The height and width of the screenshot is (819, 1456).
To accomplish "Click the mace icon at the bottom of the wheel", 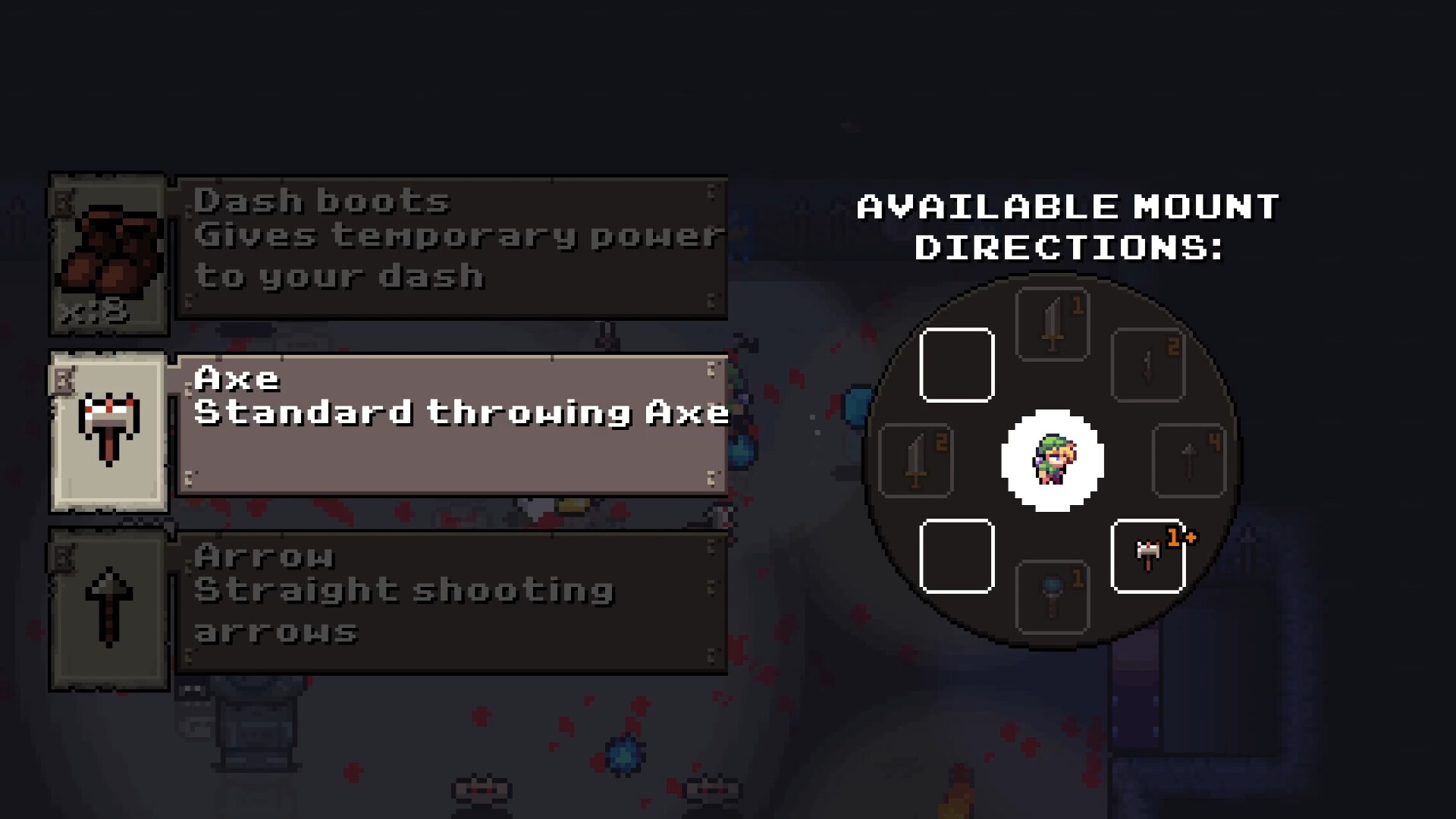I will 1053,598.
